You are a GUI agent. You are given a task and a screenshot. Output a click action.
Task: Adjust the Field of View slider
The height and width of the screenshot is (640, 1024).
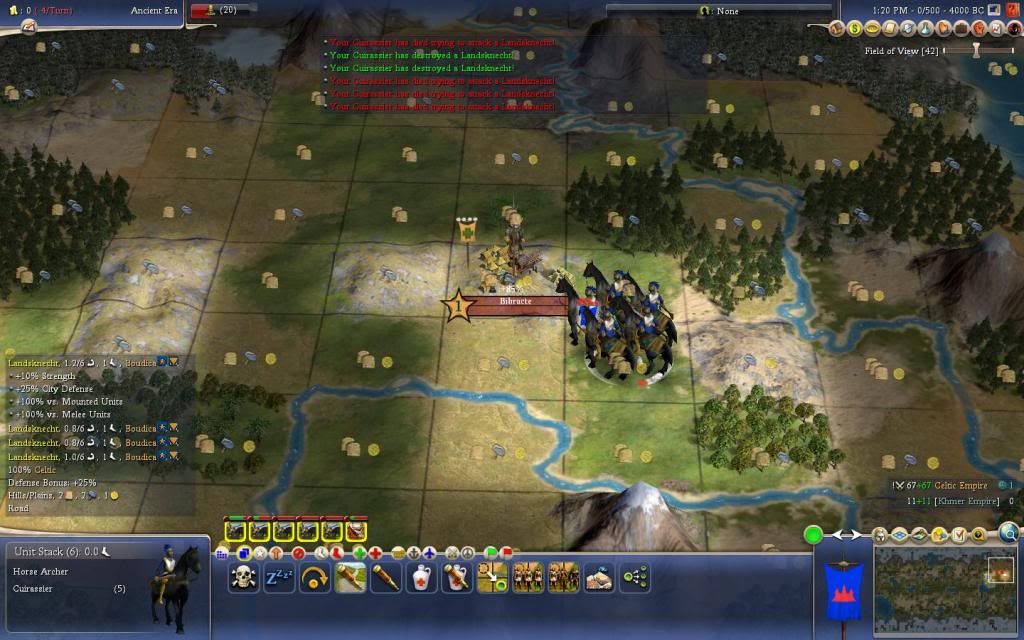pos(976,49)
